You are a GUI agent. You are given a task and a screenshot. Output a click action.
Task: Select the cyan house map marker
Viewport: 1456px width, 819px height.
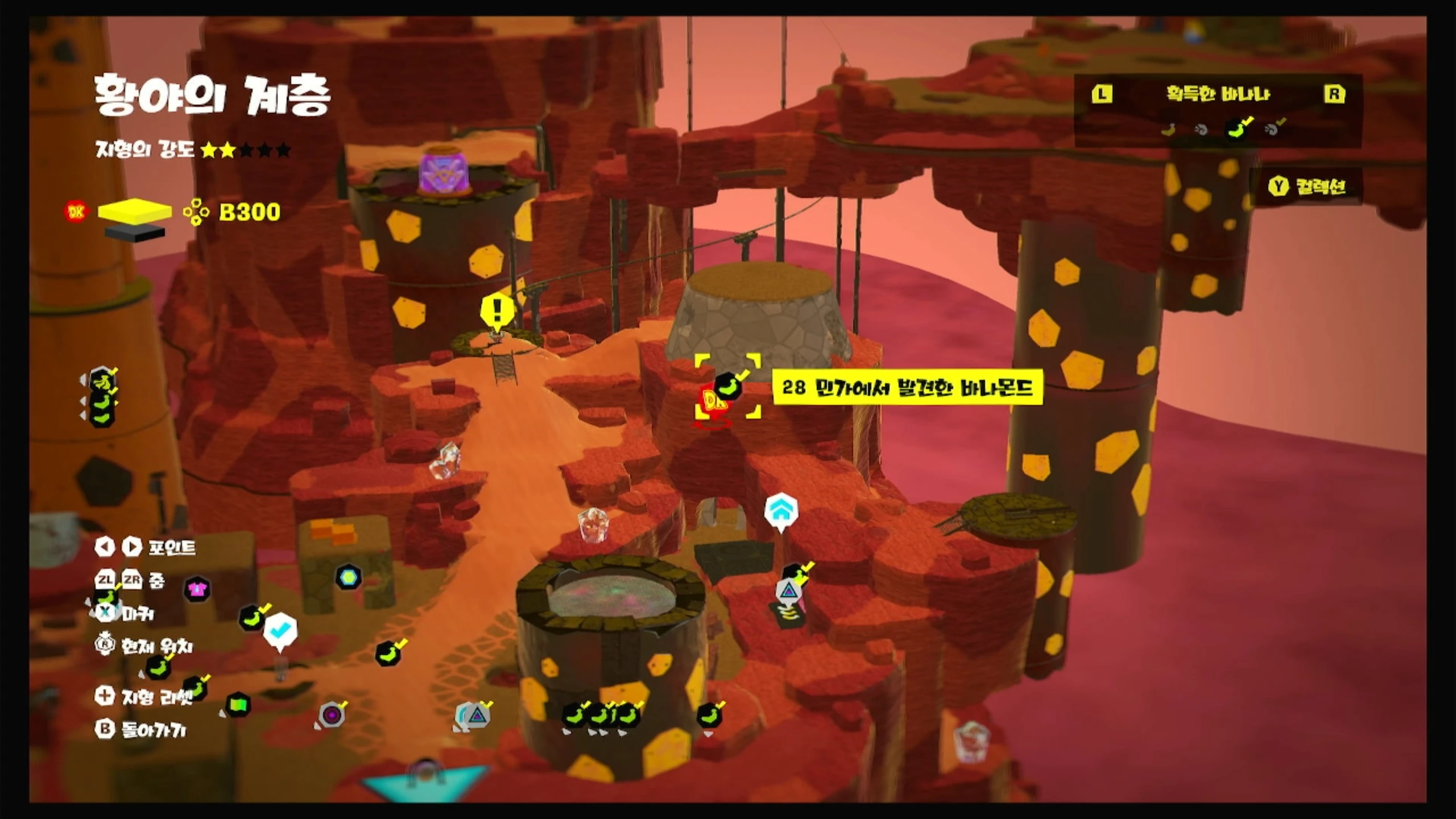click(781, 510)
